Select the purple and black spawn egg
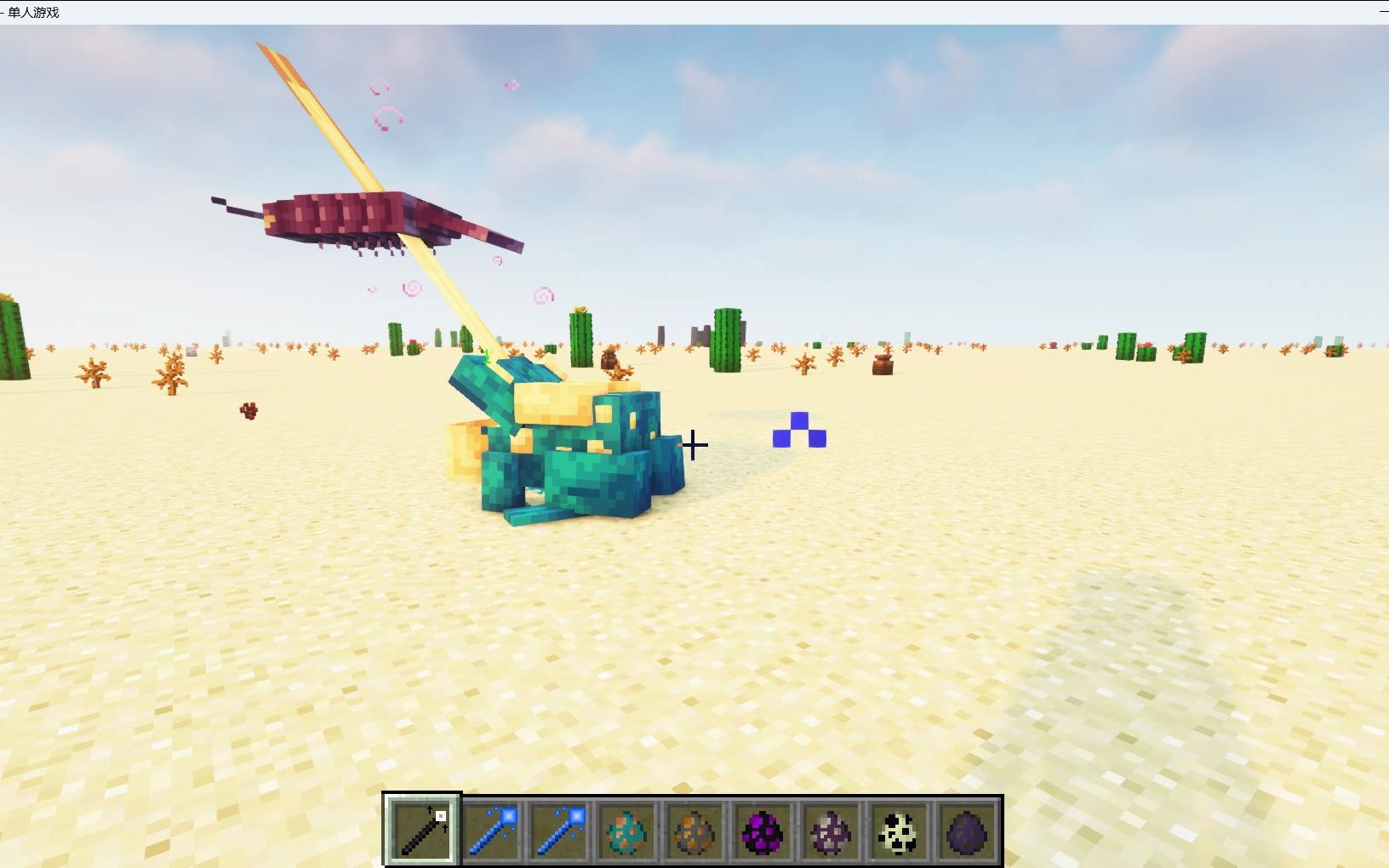Viewport: 1389px width, 868px height. pyautogui.click(x=763, y=831)
